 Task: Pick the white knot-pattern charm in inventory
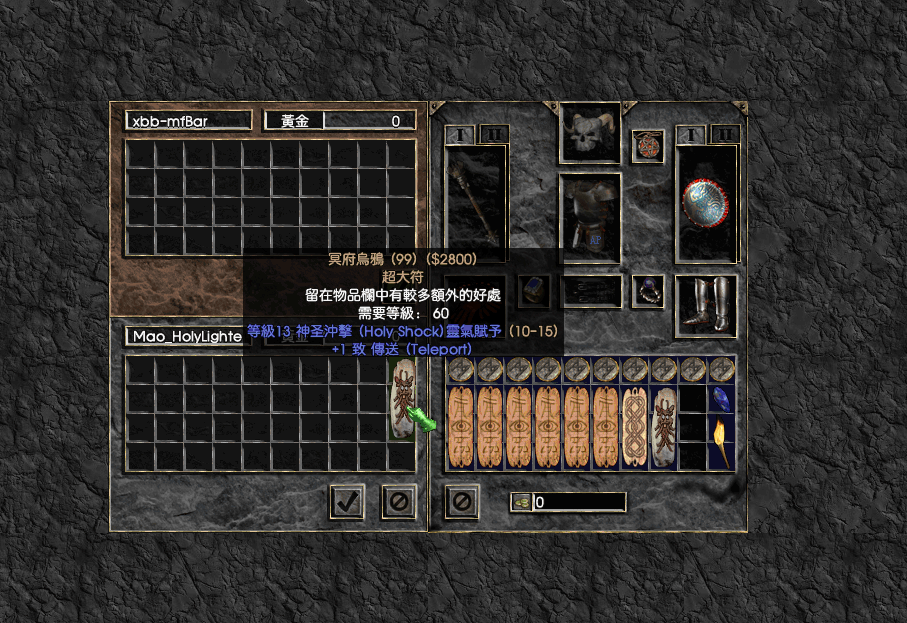(x=636, y=427)
